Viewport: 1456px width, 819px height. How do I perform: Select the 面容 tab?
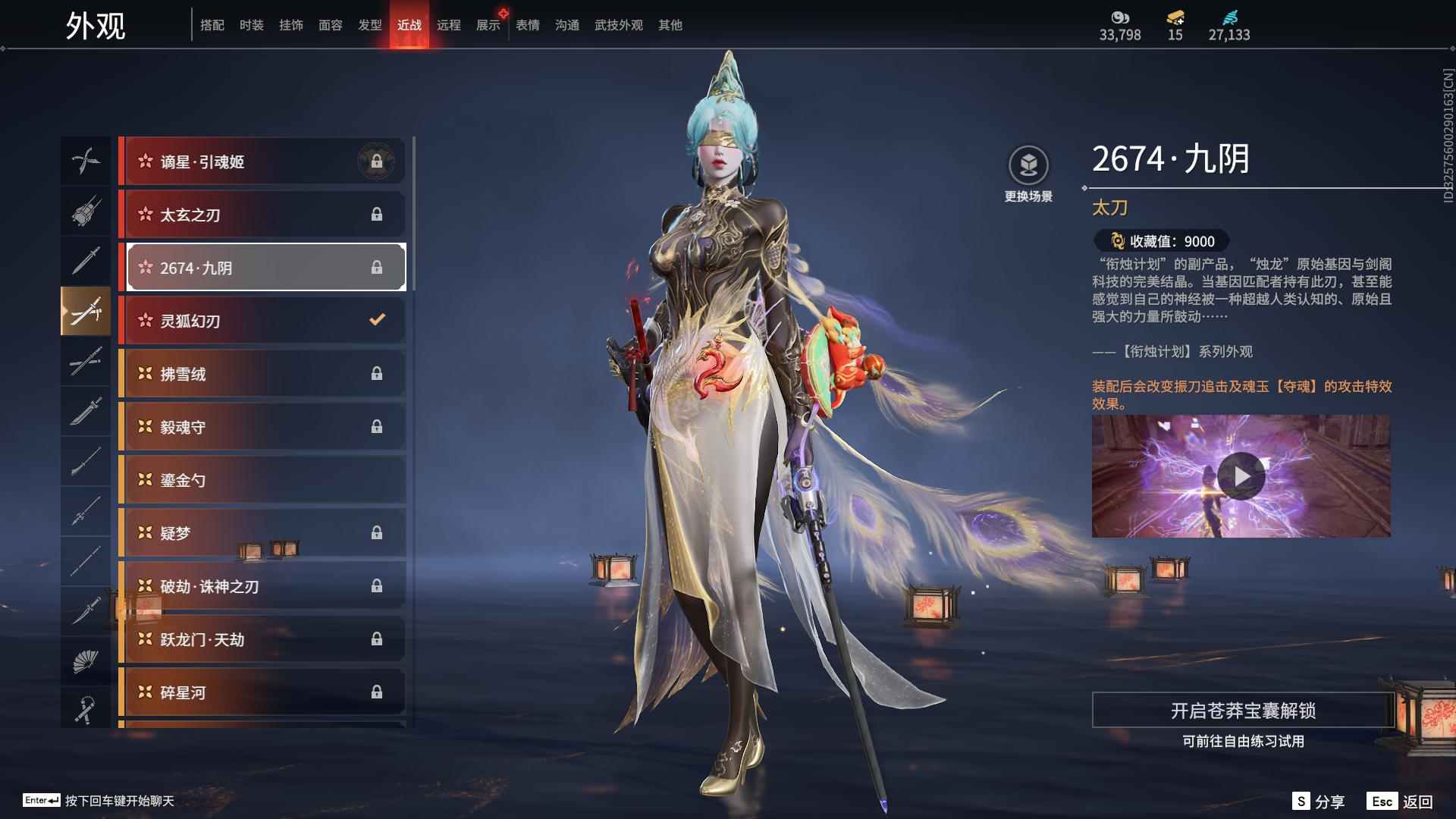point(330,26)
